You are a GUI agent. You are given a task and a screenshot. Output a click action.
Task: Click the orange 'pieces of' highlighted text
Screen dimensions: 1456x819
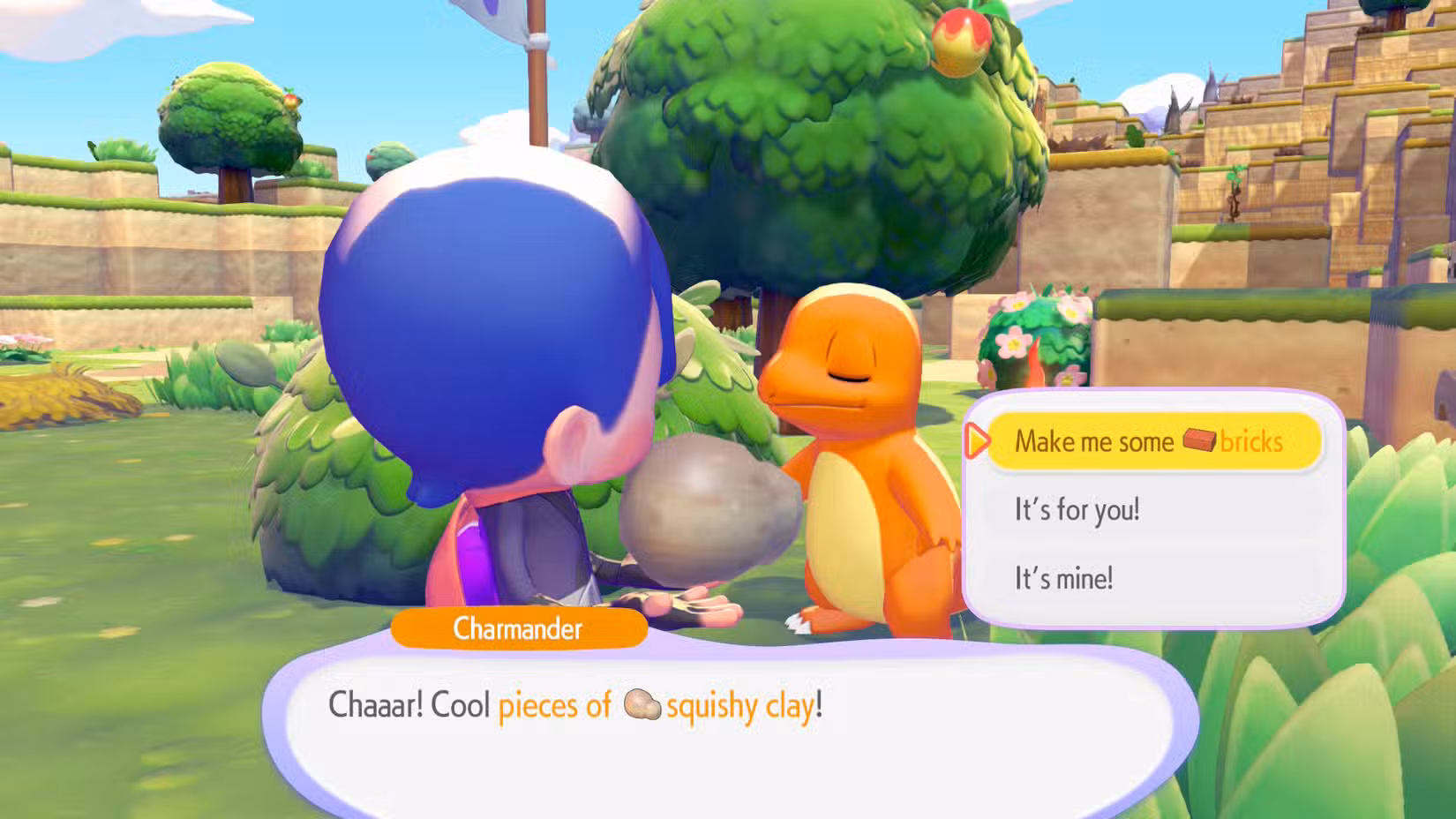[556, 705]
